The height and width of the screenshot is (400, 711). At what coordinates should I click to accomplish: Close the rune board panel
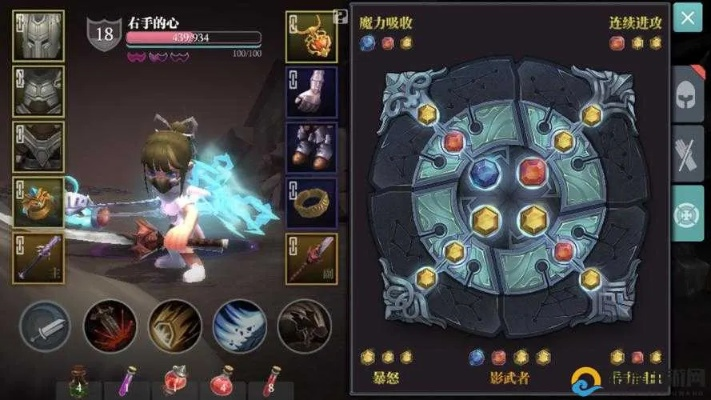coord(687,18)
